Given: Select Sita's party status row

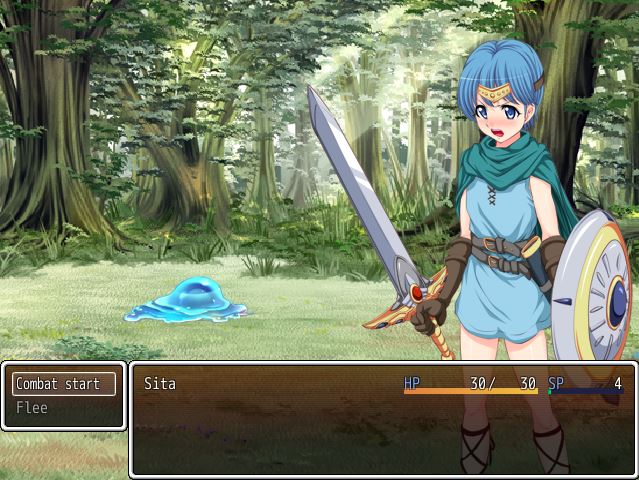Looking at the screenshot, I should pyautogui.click(x=383, y=384).
